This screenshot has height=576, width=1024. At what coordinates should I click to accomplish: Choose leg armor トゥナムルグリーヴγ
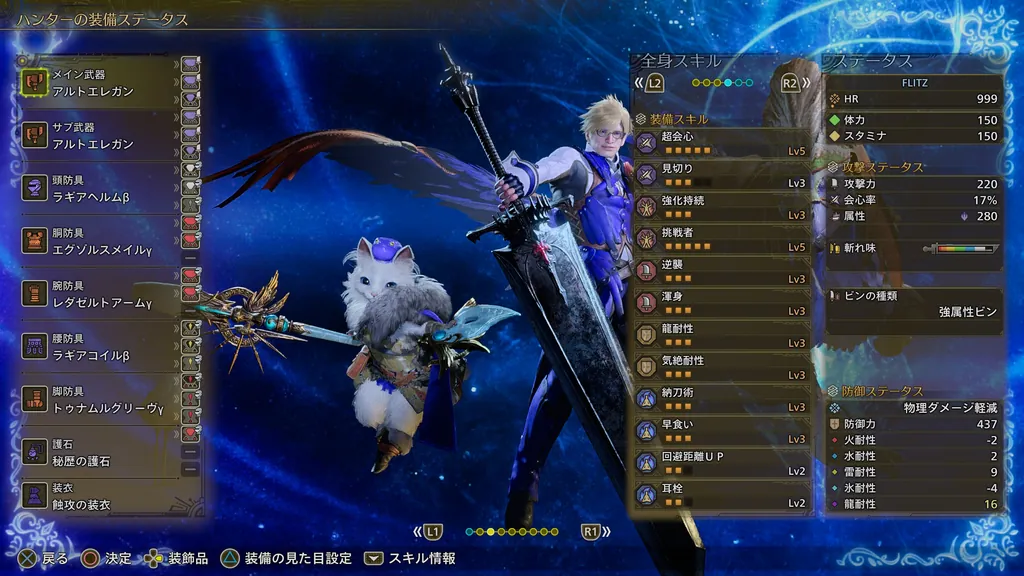point(97,401)
